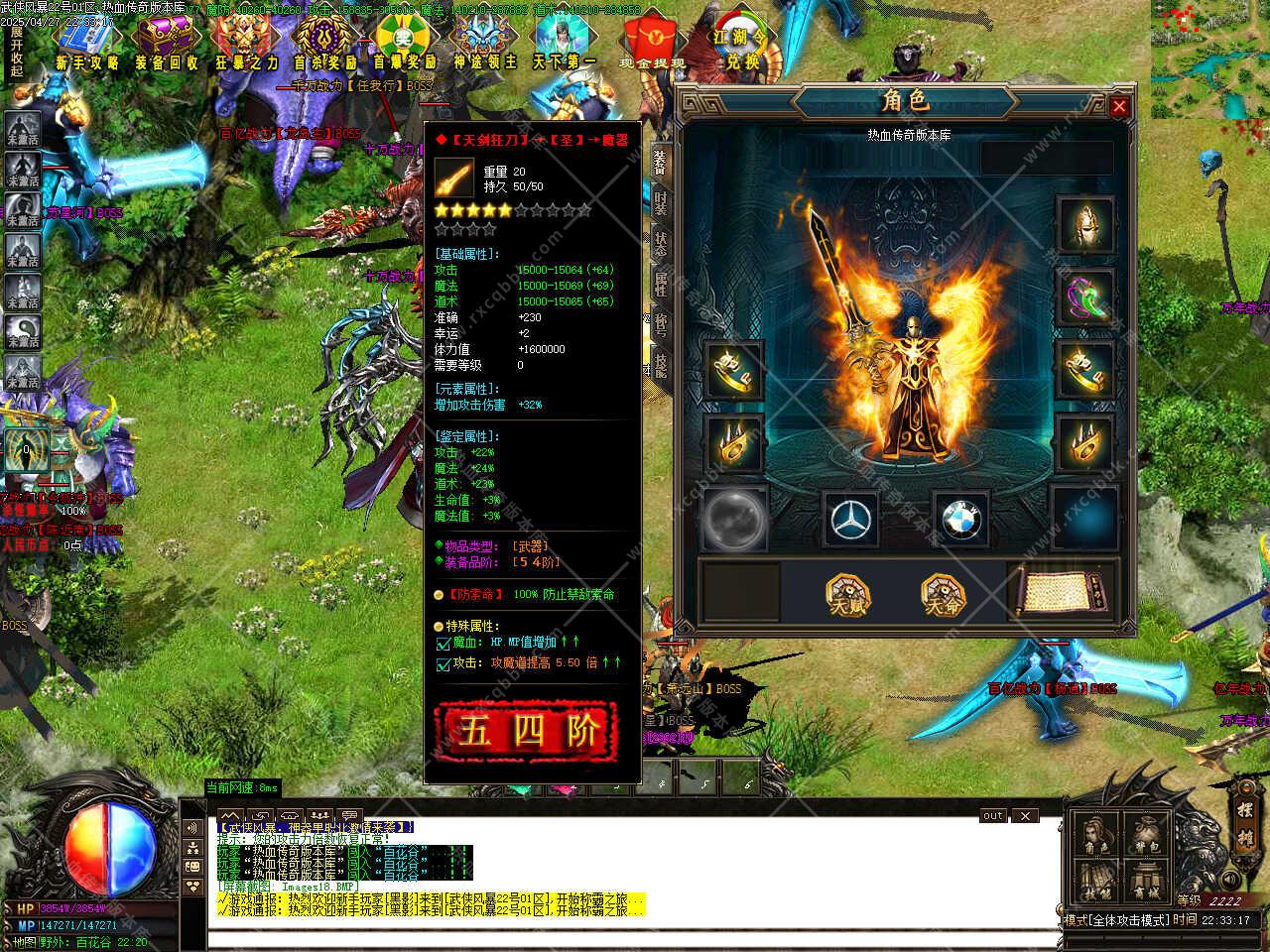
Task: Switch to the 属性 attributes tab
Action: pyautogui.click(x=661, y=284)
